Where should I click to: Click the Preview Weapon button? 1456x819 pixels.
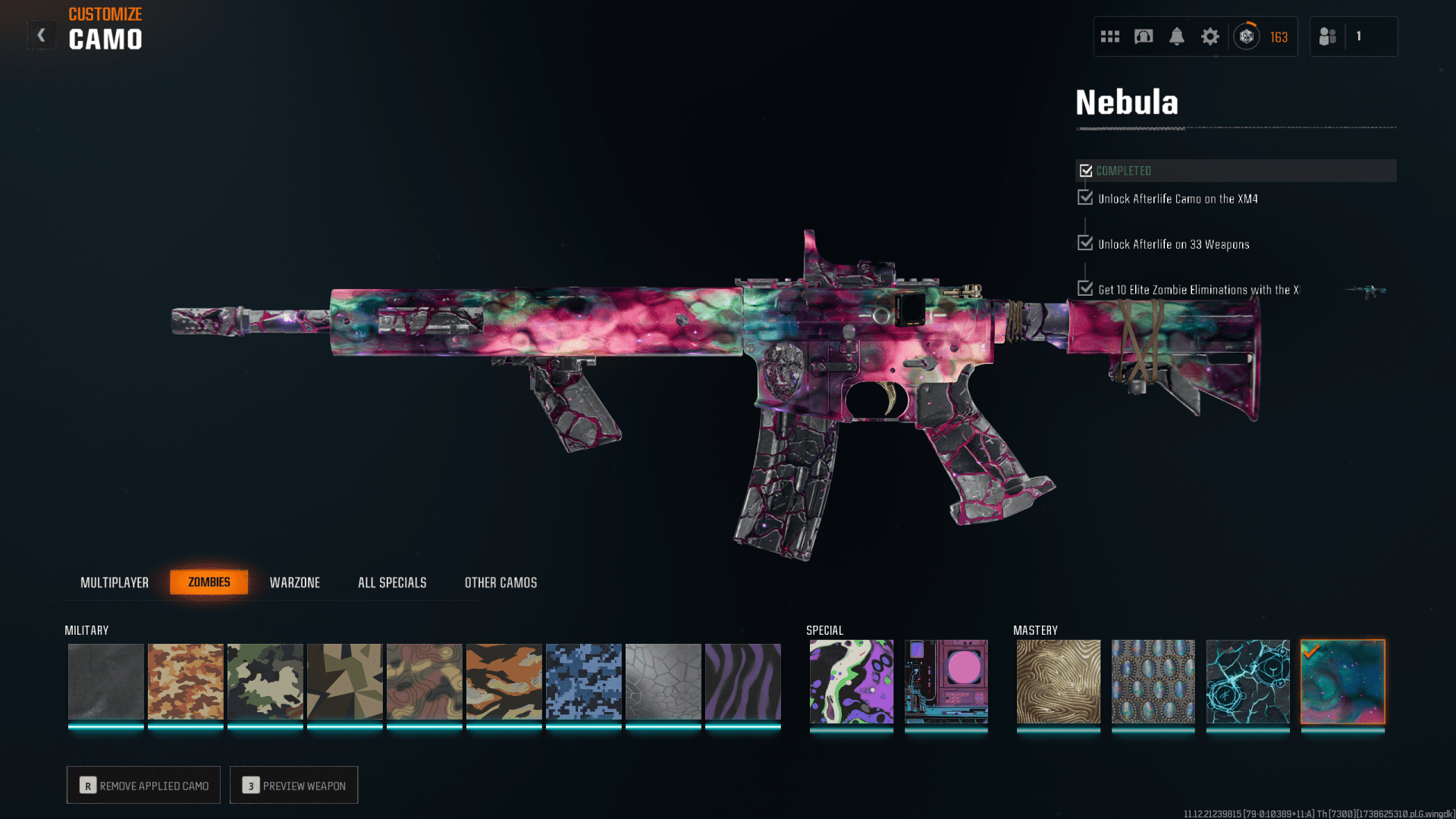click(294, 785)
